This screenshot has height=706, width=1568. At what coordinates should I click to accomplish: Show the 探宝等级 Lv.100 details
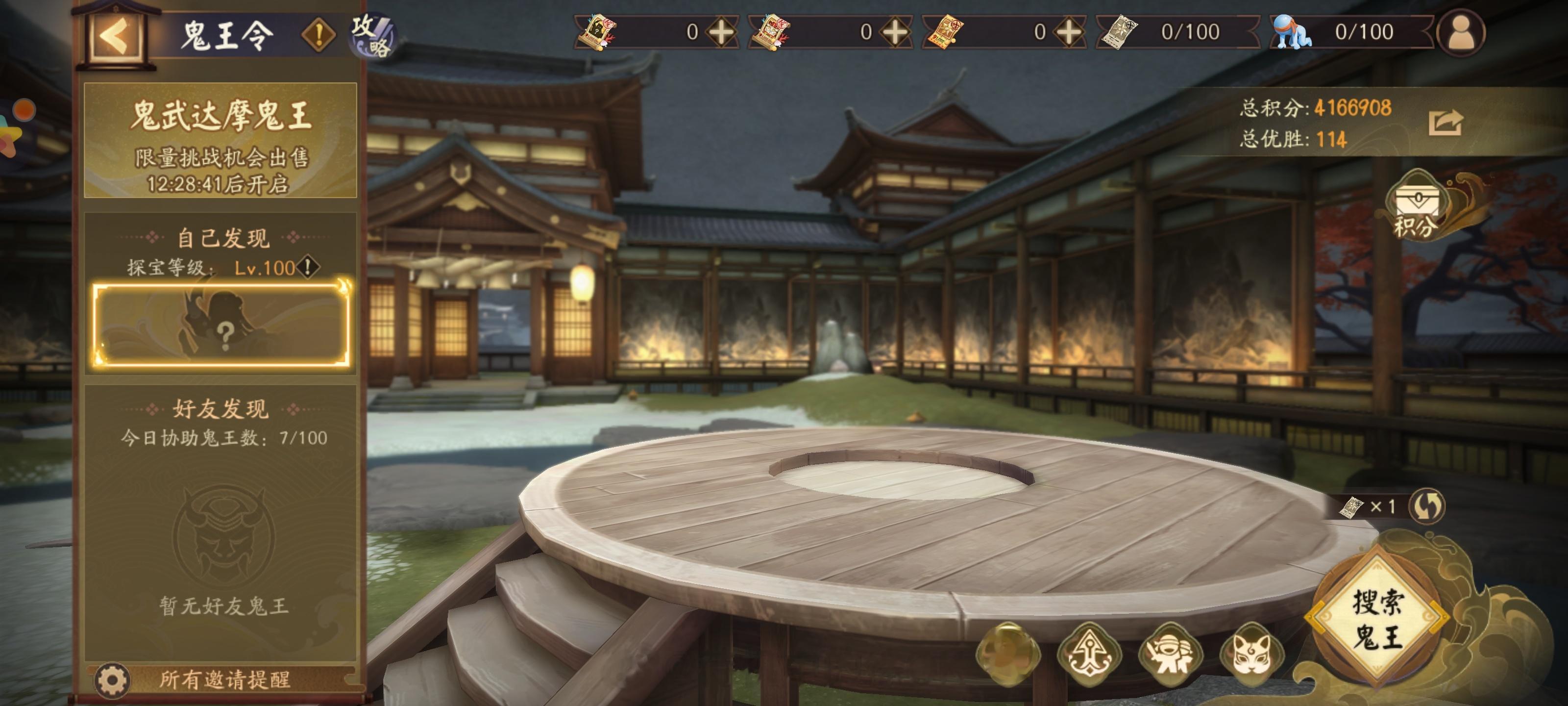(x=309, y=267)
